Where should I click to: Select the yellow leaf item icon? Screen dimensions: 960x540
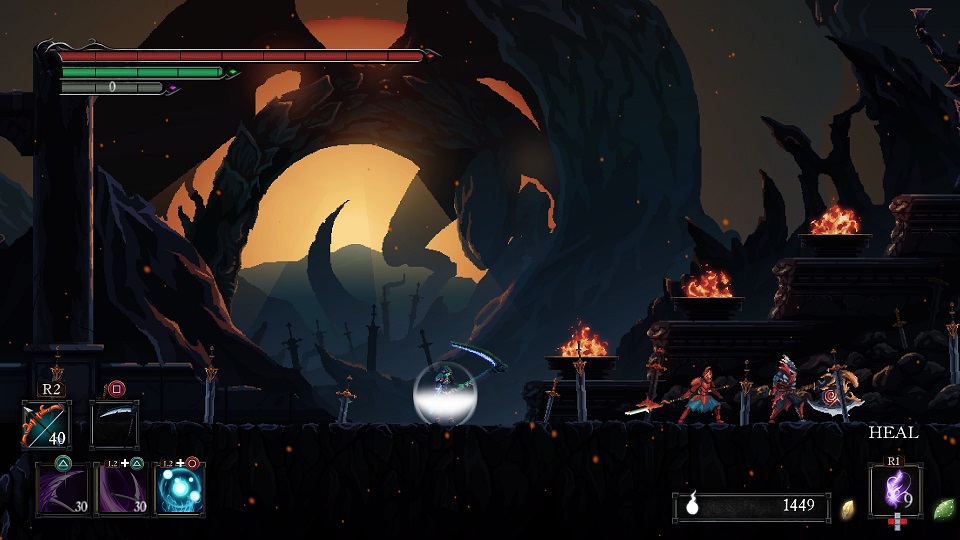(848, 508)
